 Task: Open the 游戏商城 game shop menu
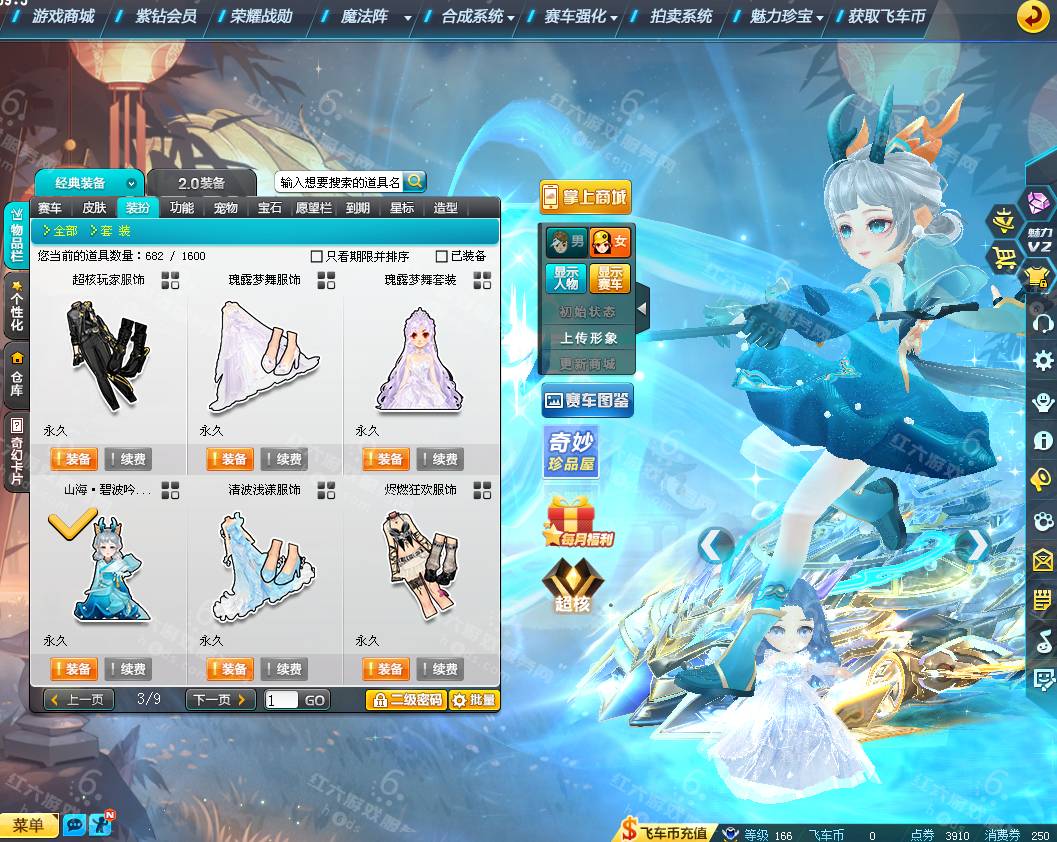click(x=63, y=16)
